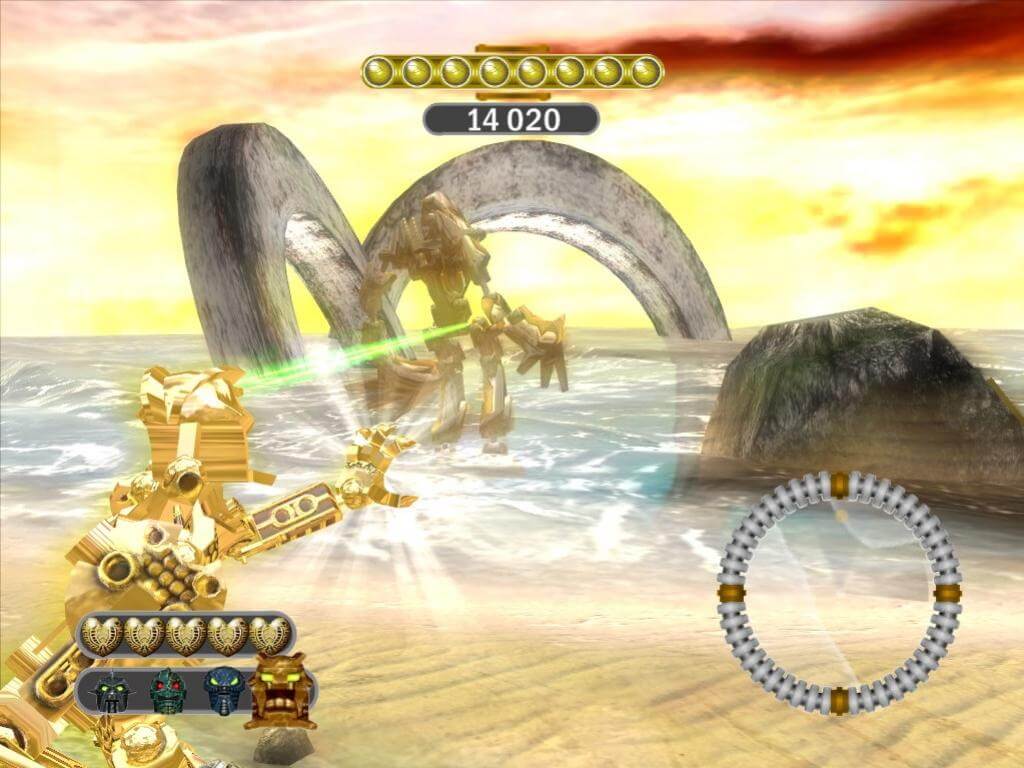
Task: Click the circular compass ring
Action: 839,593
